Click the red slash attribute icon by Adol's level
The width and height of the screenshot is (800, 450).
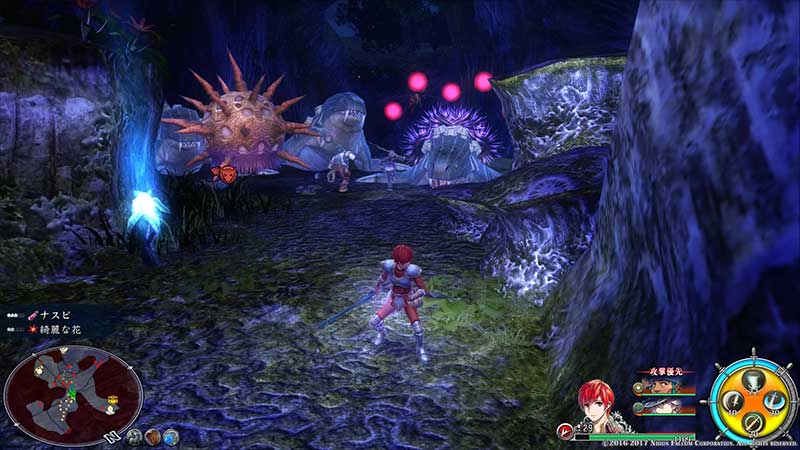(x=565, y=431)
